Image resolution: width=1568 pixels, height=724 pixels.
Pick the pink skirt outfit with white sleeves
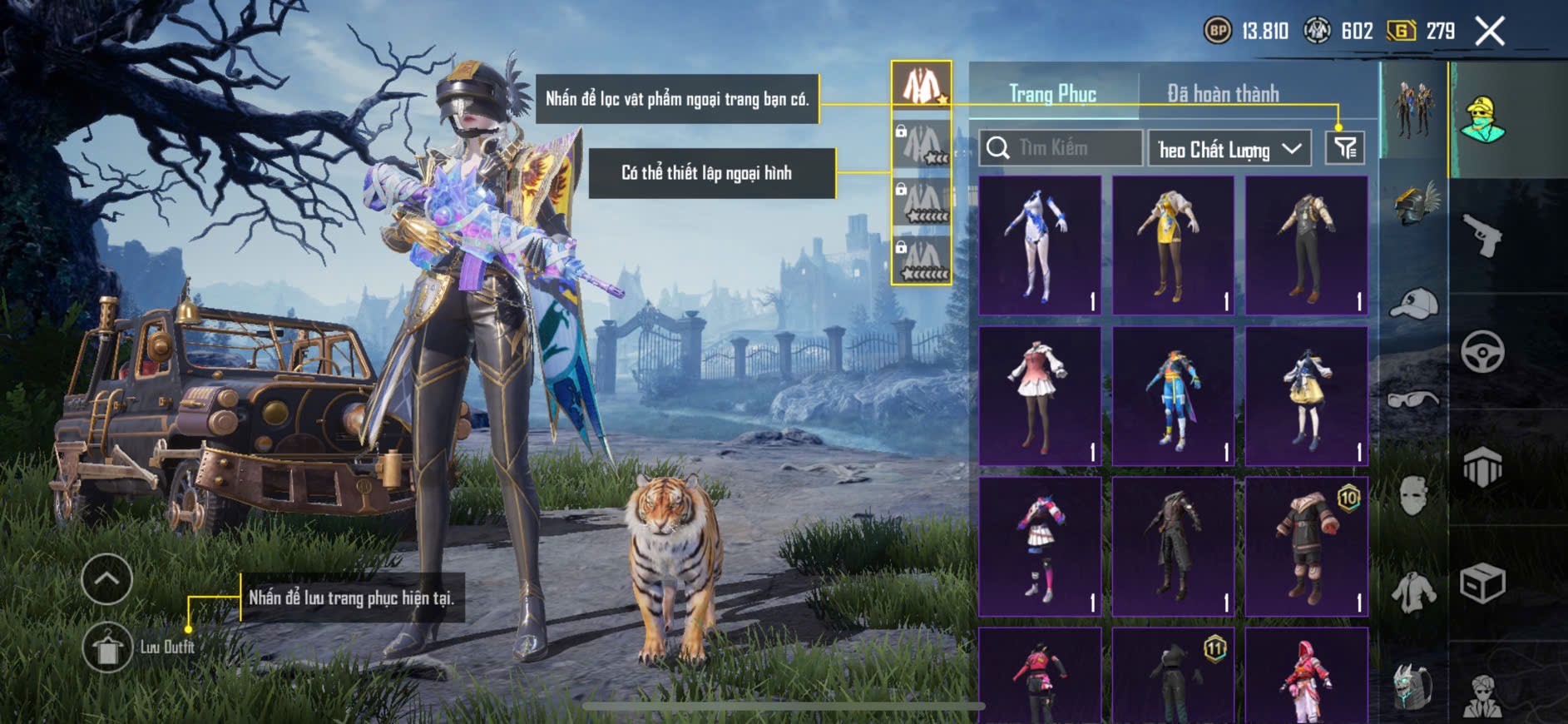[x=1039, y=395]
